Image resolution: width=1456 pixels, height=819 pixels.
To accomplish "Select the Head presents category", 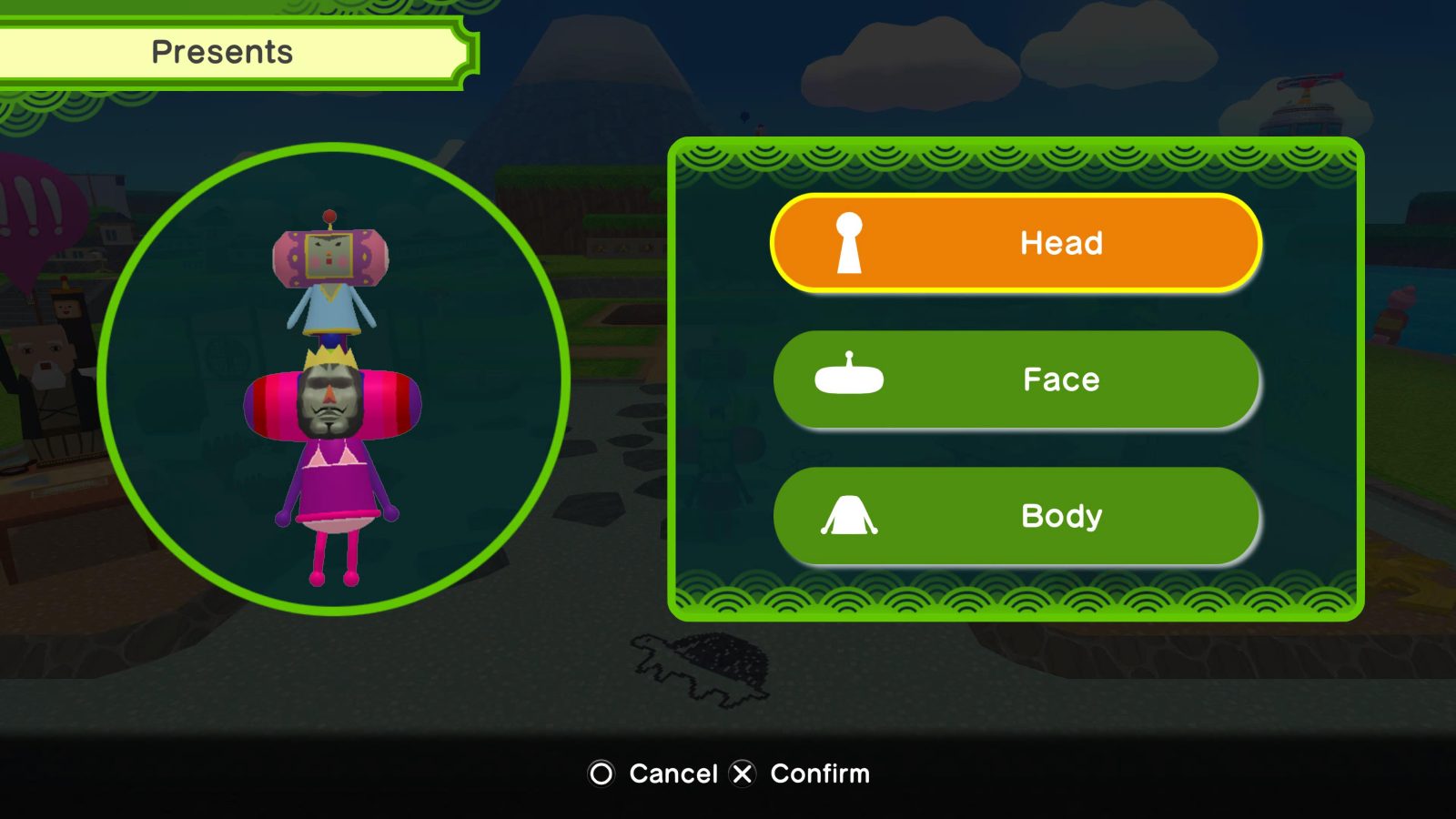I will click(x=1016, y=243).
